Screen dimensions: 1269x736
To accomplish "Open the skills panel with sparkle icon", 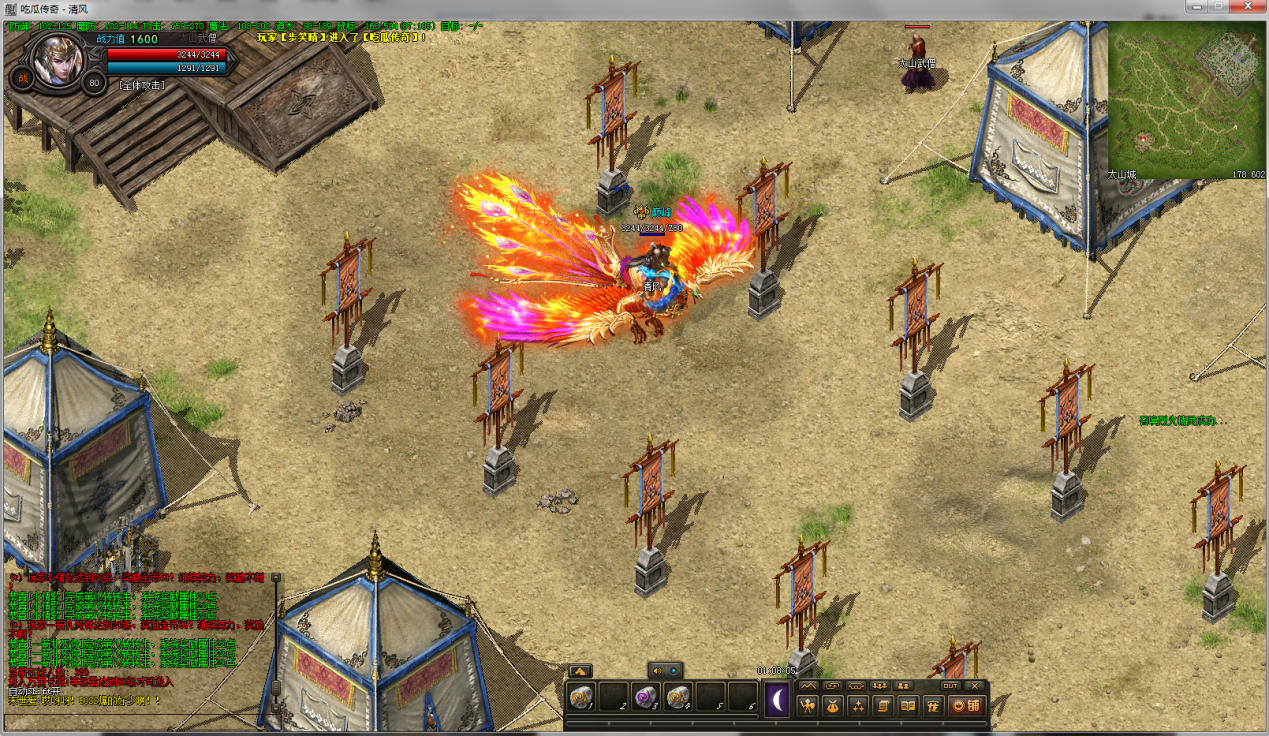I will click(x=857, y=706).
